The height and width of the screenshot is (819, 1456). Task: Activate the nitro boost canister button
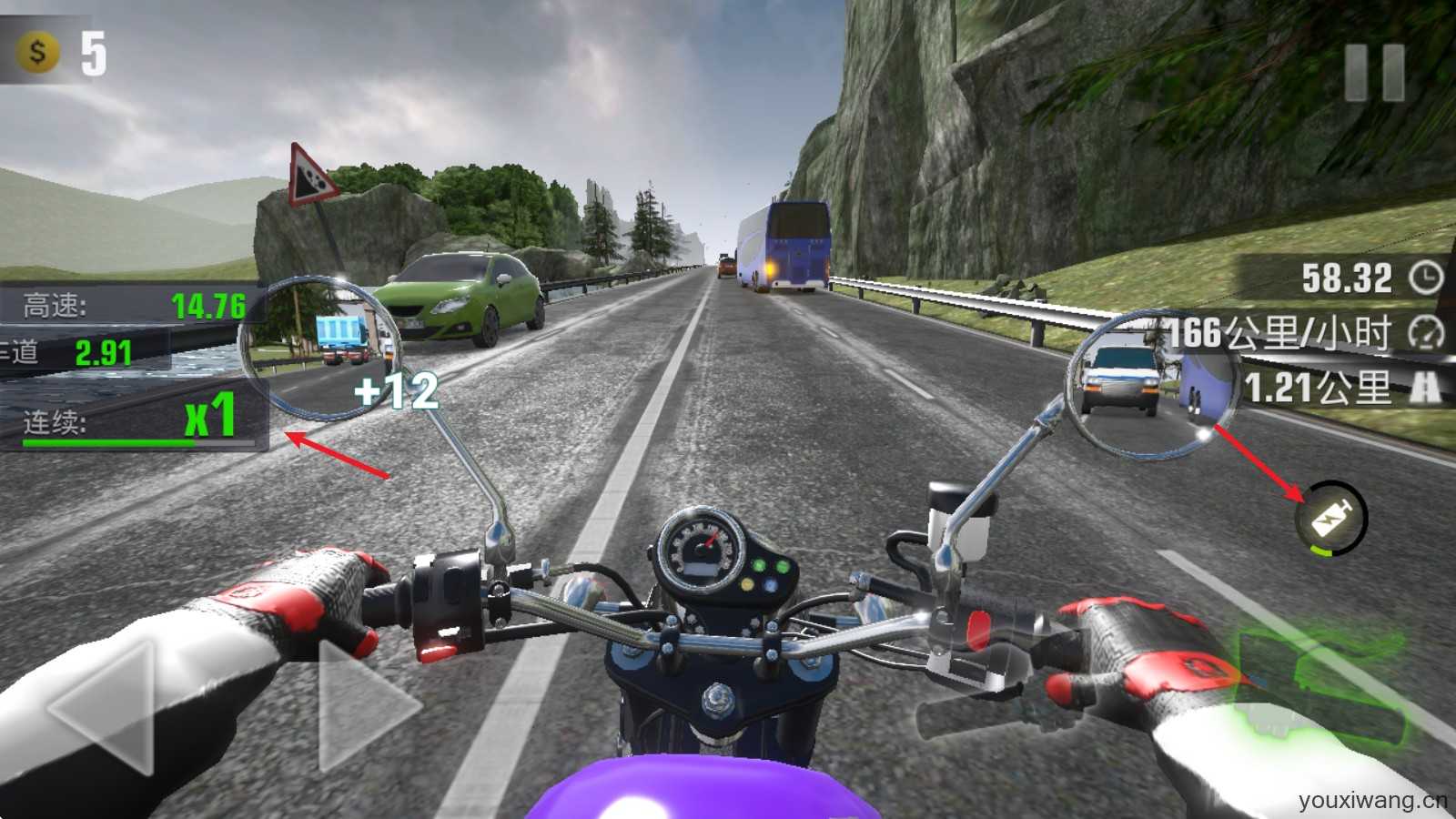(x=1331, y=518)
